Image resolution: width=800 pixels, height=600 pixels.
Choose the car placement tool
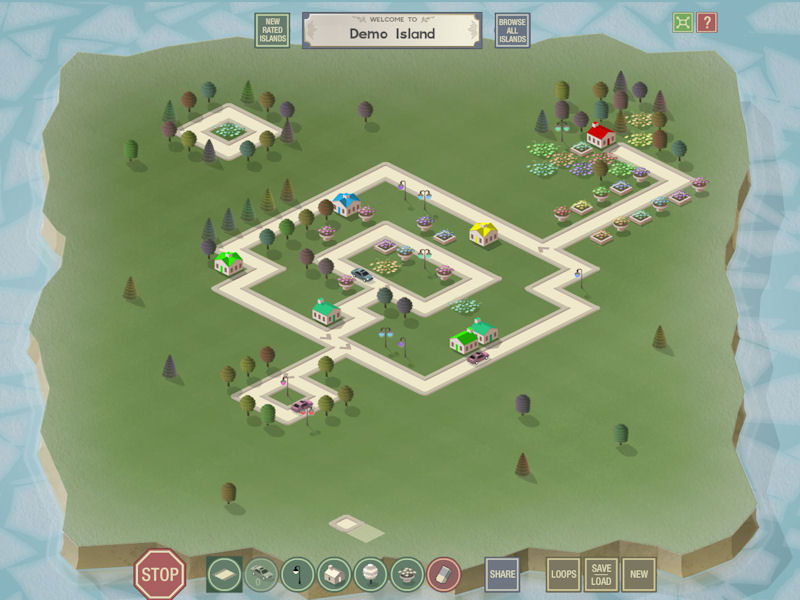pos(261,574)
